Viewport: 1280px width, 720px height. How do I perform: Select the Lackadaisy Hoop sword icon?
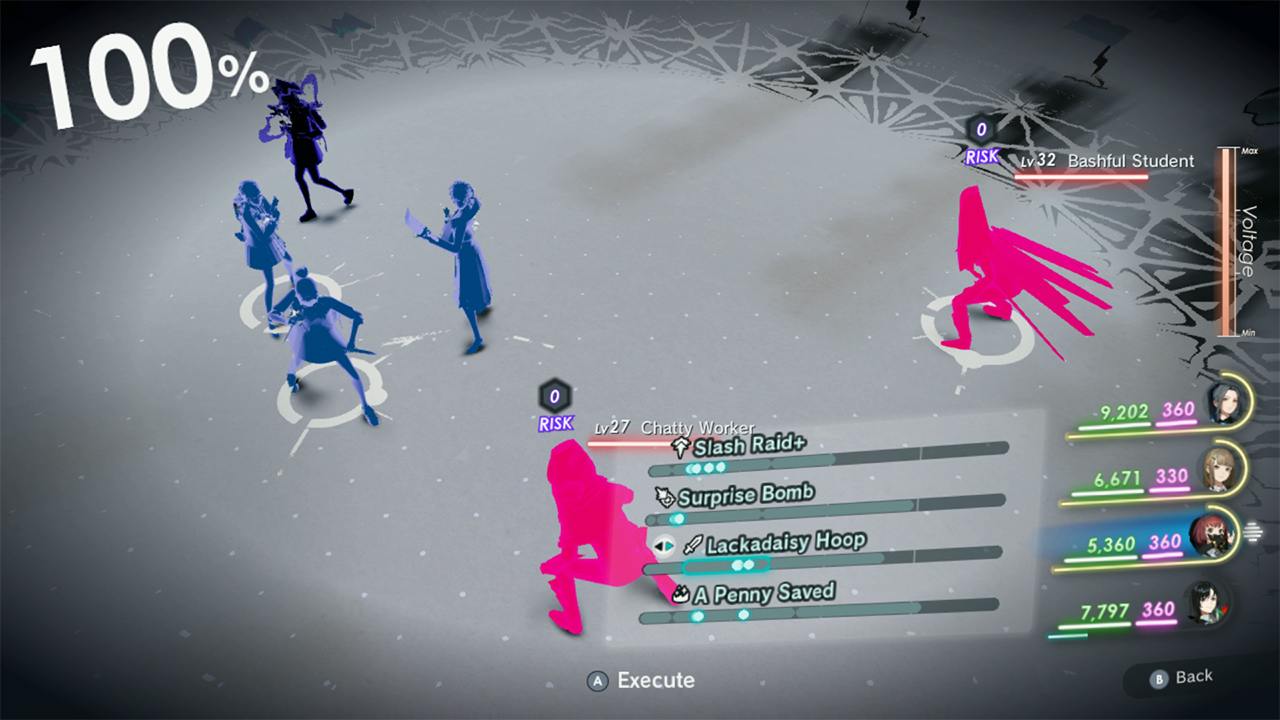[691, 545]
